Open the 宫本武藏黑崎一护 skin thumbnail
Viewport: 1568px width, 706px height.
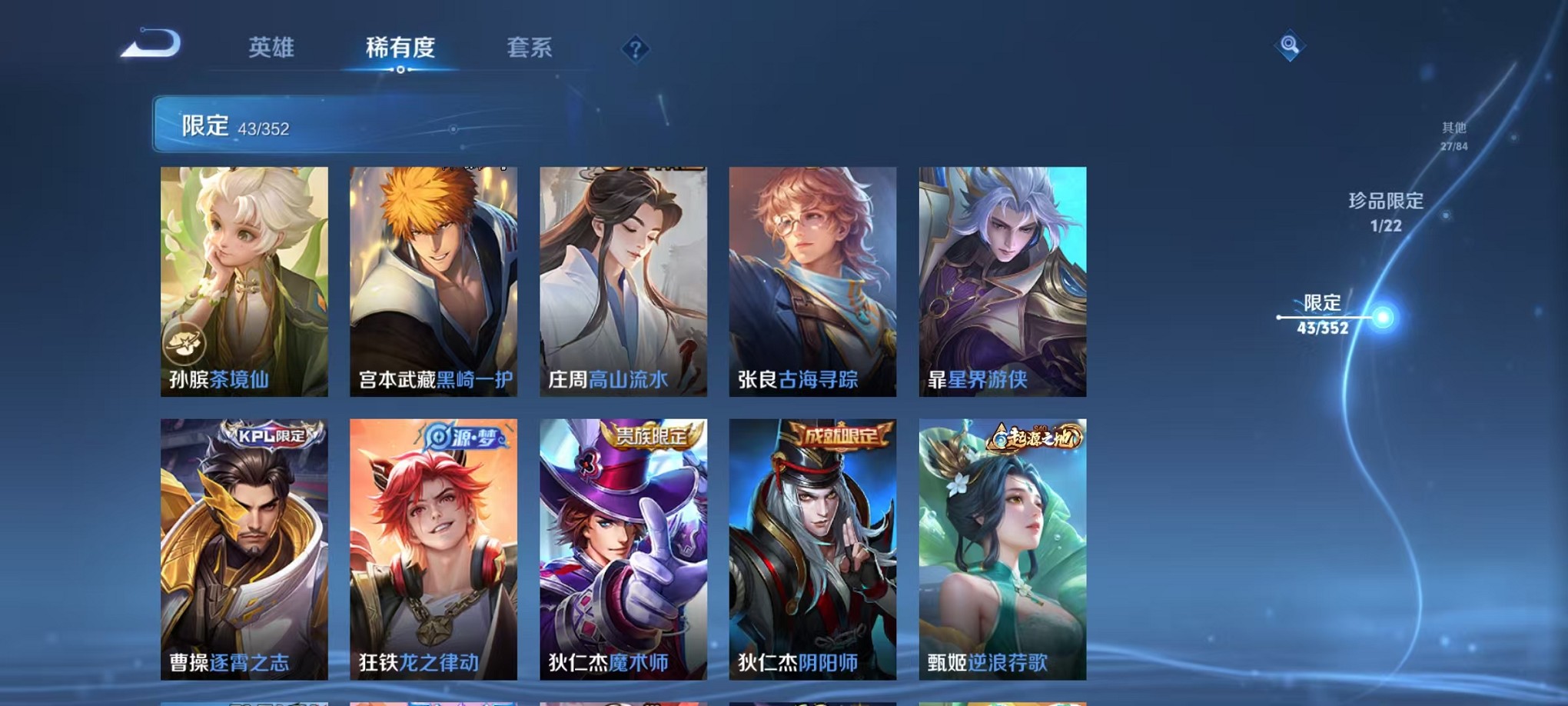coord(434,277)
